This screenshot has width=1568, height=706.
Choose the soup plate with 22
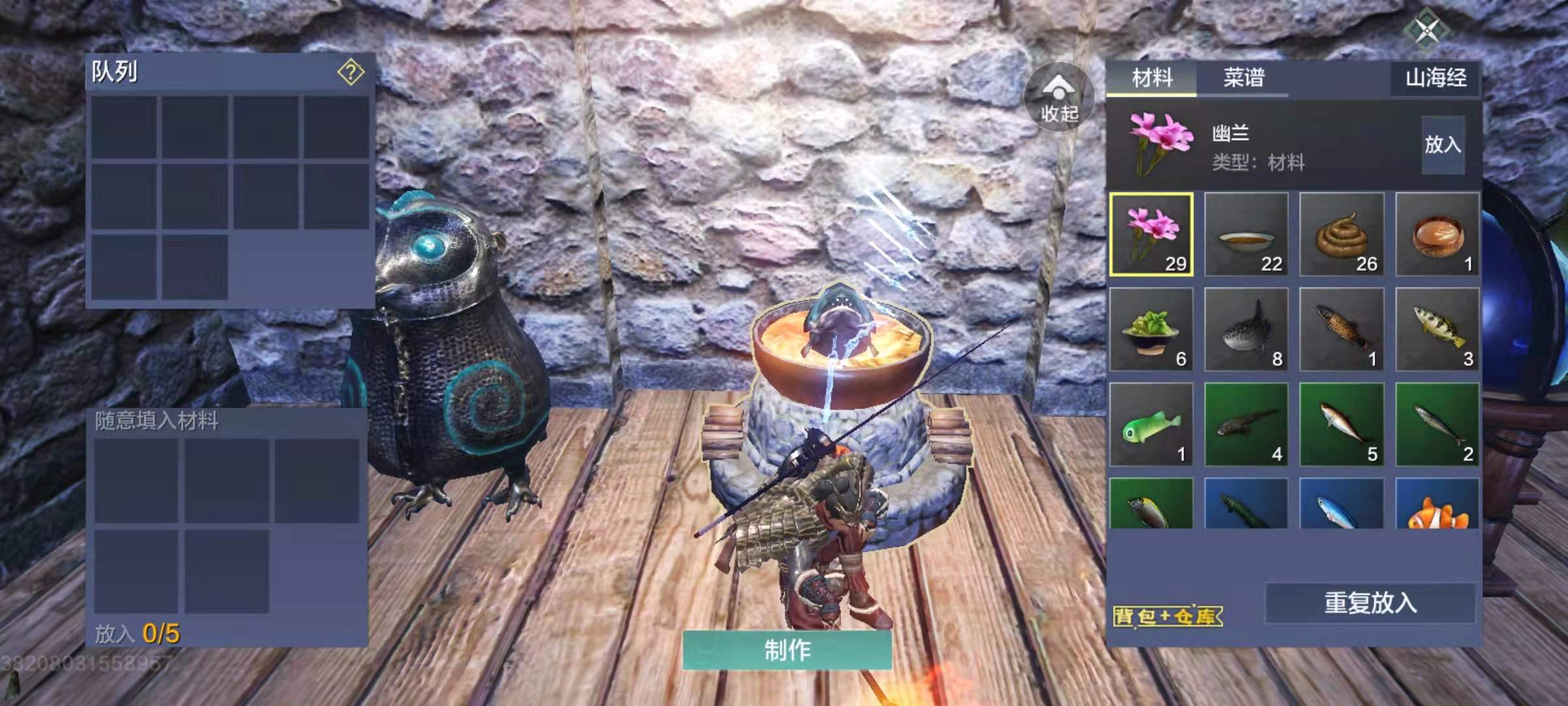tap(1247, 234)
